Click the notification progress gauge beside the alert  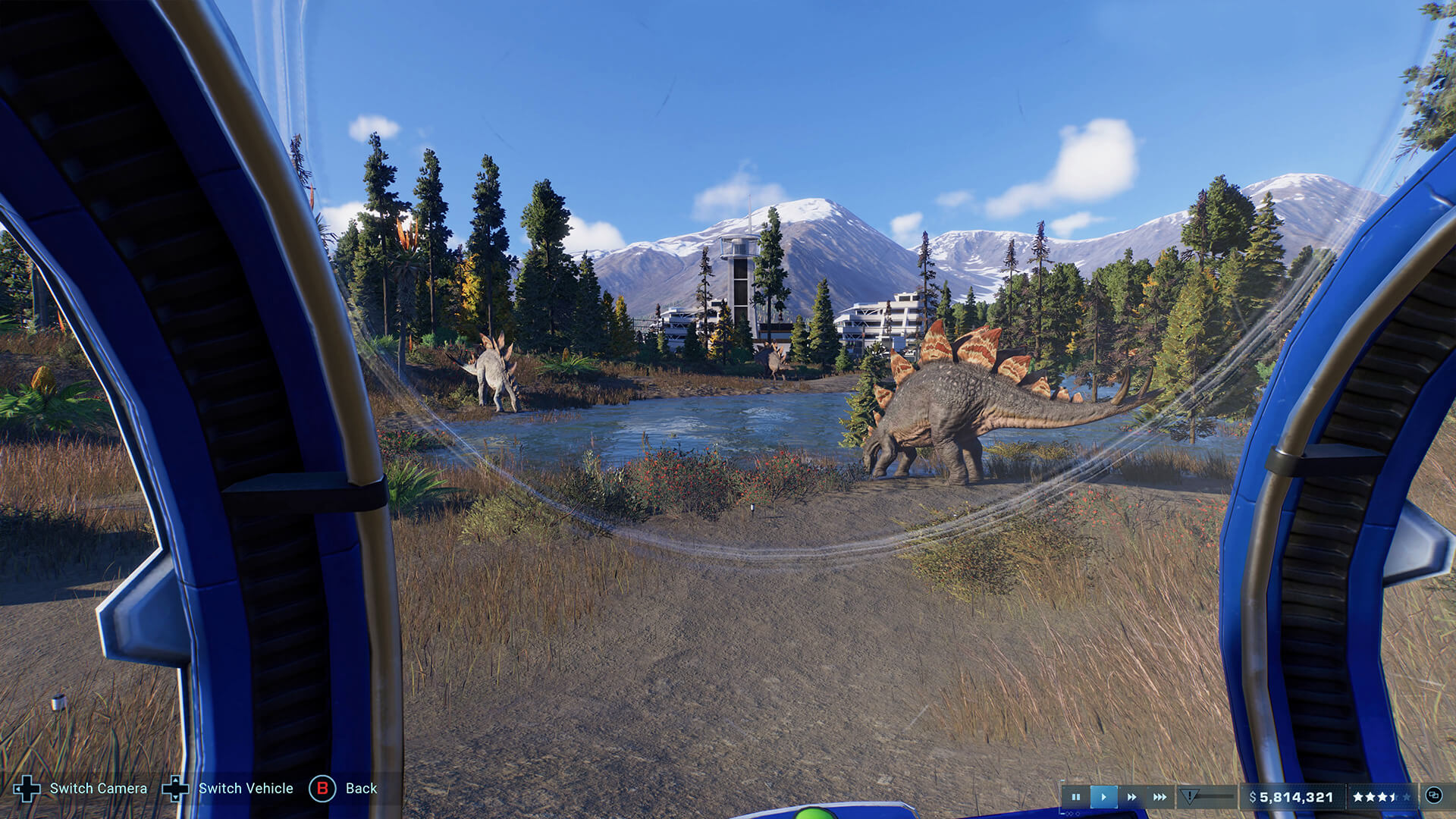tap(1216, 795)
